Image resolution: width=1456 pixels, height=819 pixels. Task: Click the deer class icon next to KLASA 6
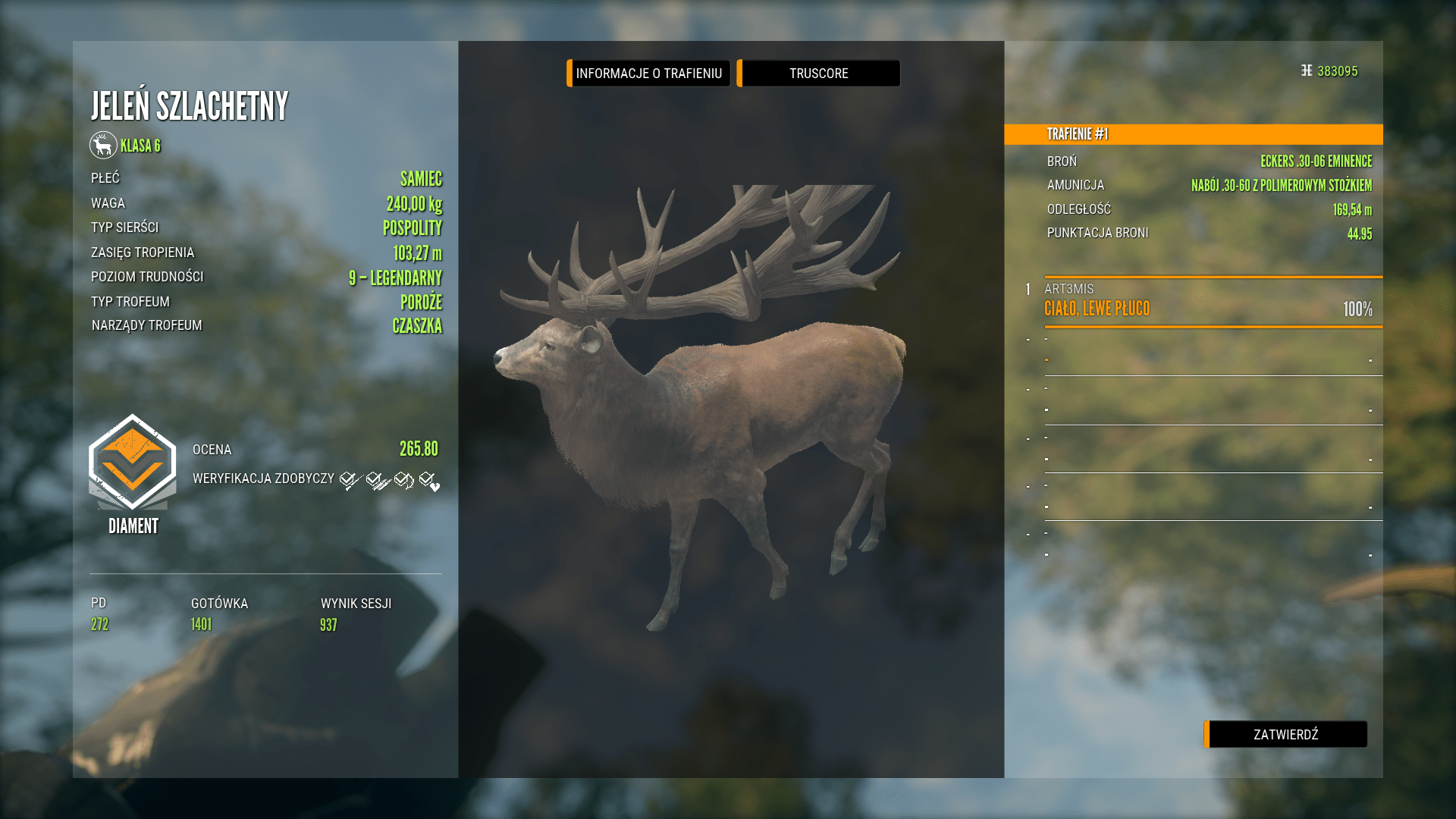click(104, 146)
